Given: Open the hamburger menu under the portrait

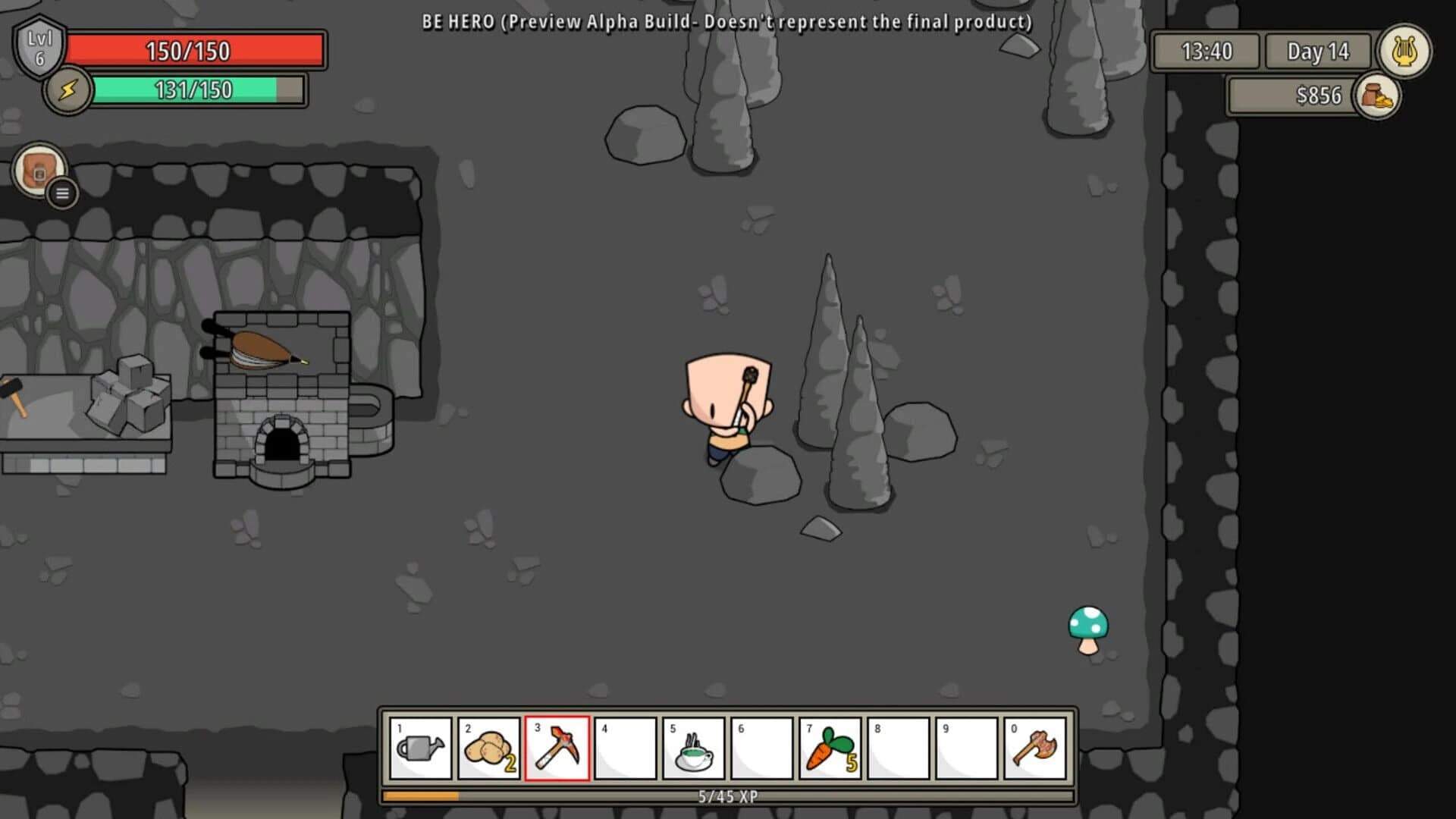Looking at the screenshot, I should [x=61, y=193].
